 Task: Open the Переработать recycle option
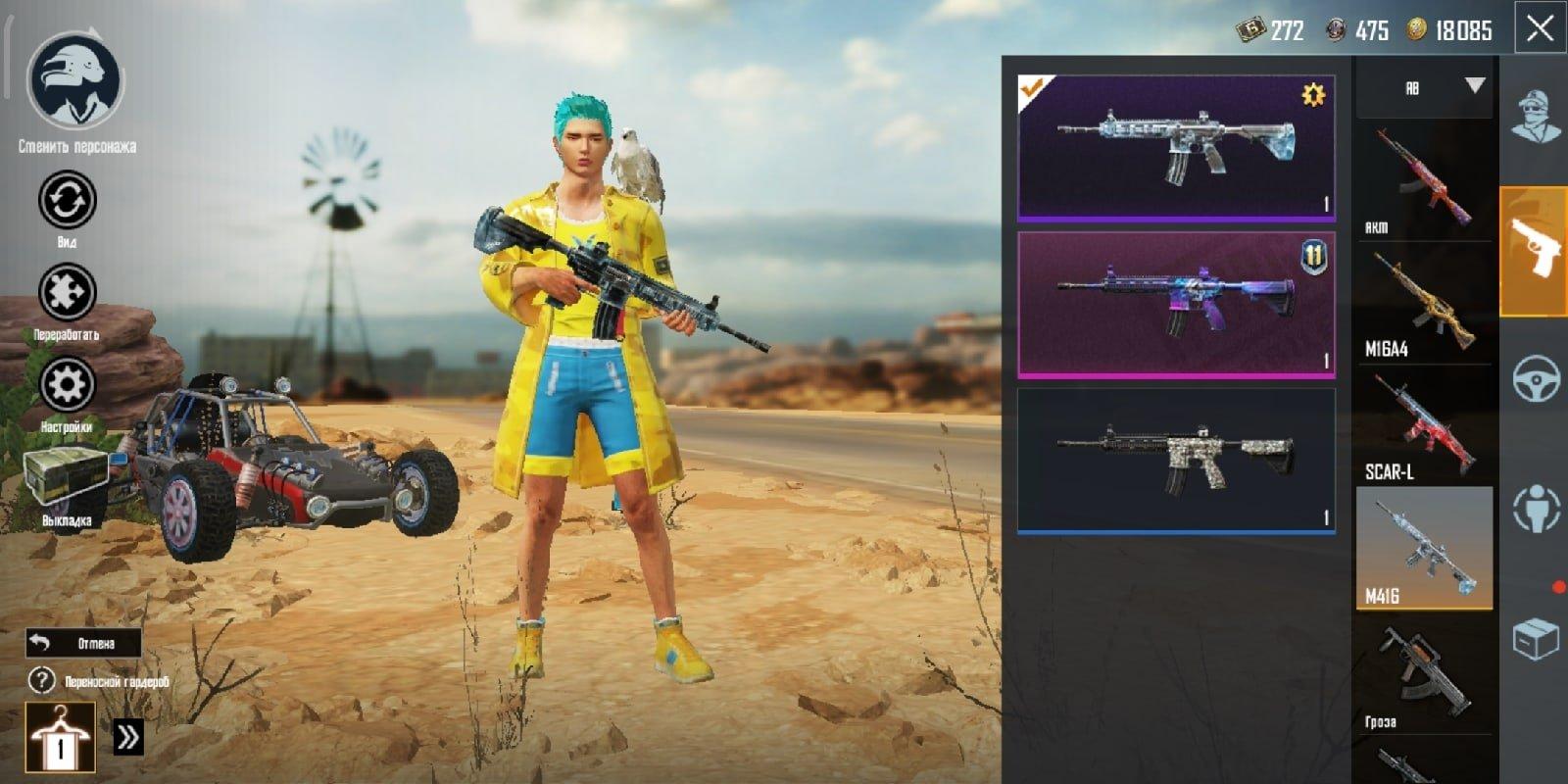click(67, 293)
